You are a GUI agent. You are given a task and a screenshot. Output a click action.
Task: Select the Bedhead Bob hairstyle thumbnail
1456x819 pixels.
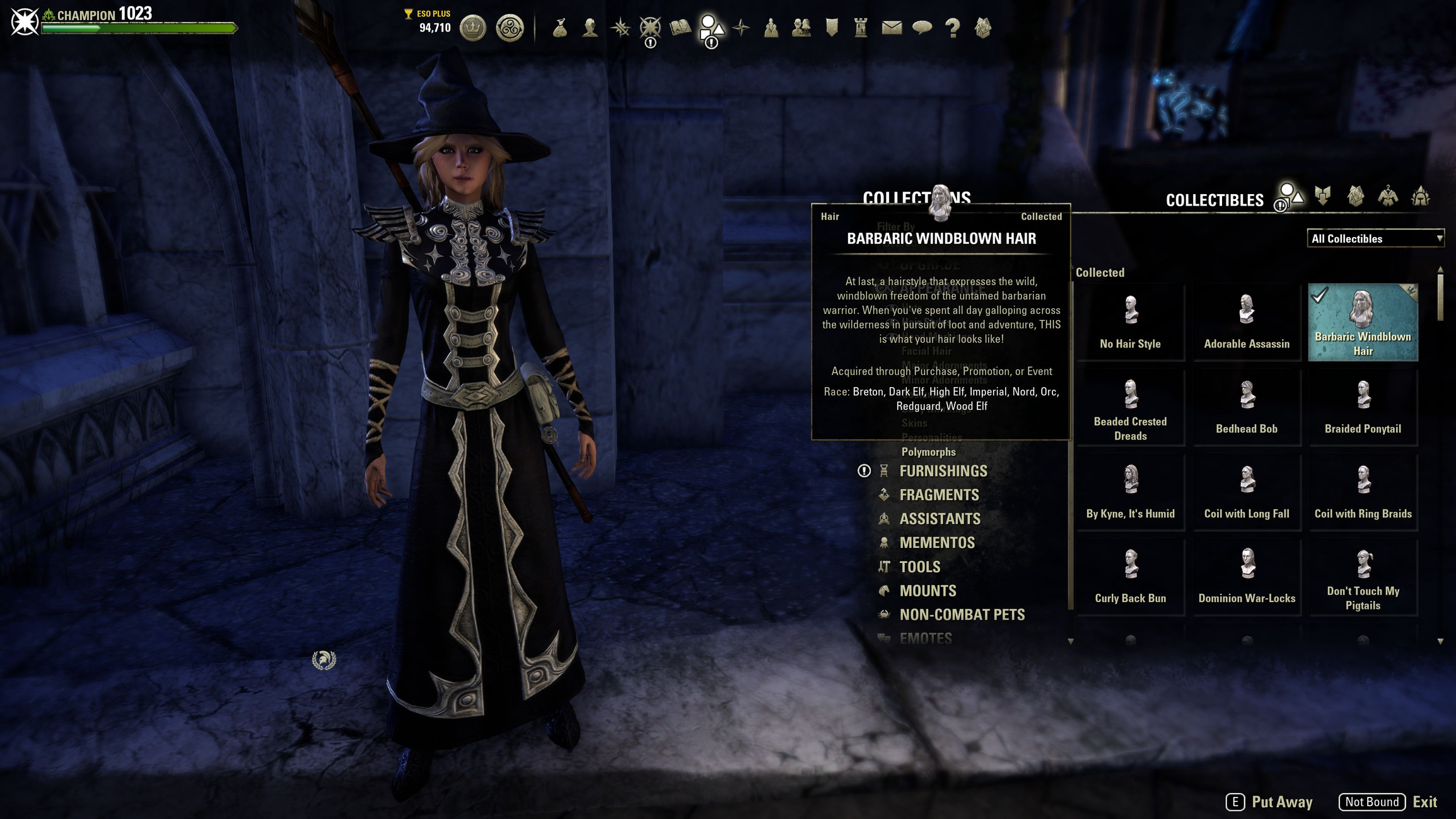pos(1247,407)
